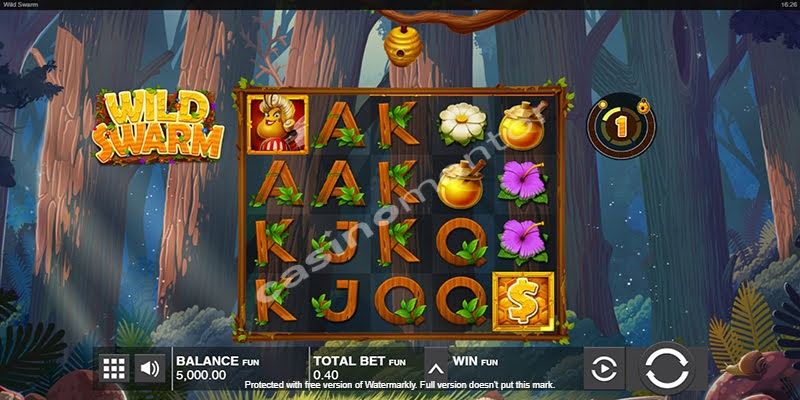Spin the reels with the large spin button
800x400 pixels.
tap(666, 367)
